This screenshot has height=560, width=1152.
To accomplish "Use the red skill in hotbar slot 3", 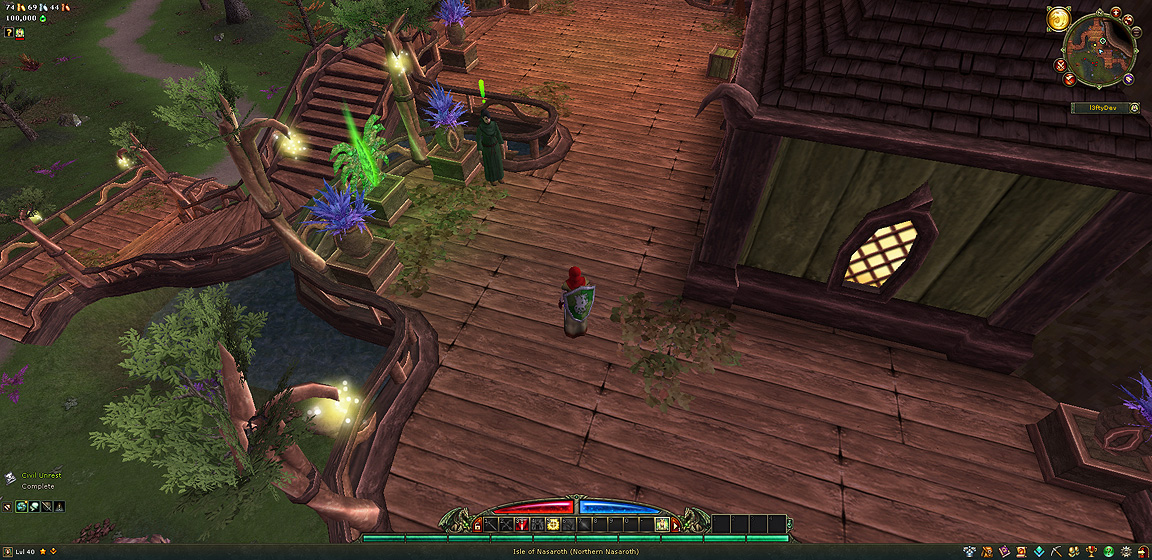I will (x=520, y=523).
